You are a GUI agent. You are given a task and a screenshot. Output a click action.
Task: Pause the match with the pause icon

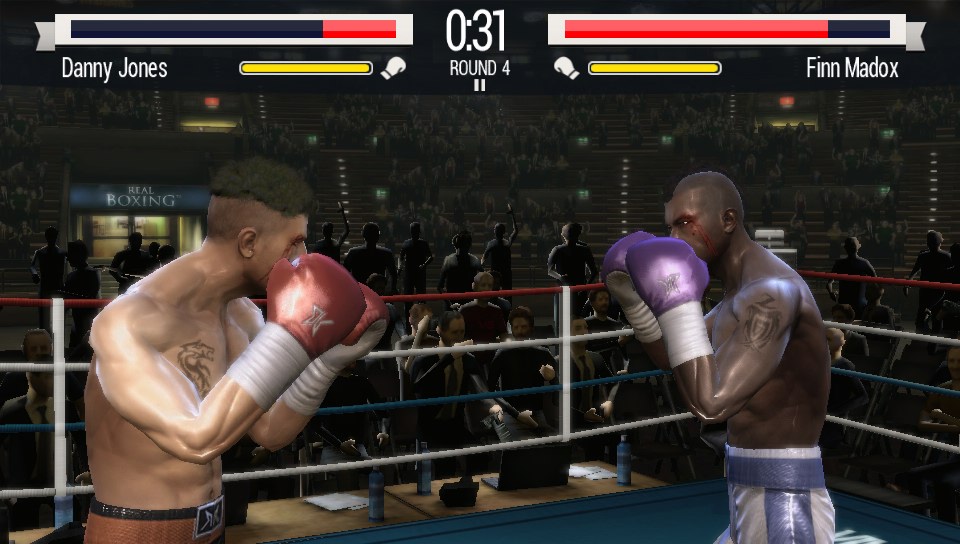pos(479,86)
